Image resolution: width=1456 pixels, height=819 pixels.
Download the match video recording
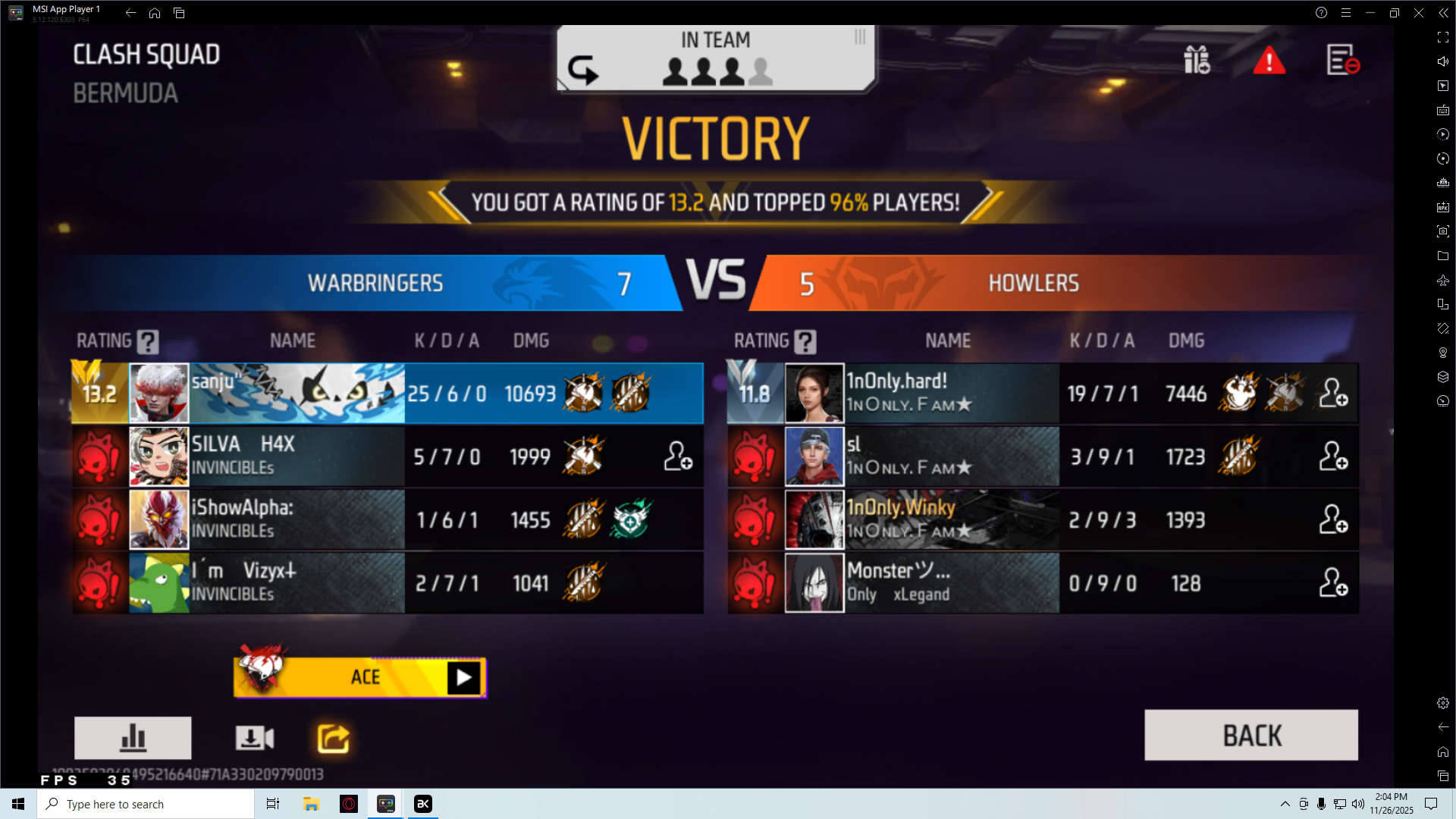point(254,737)
